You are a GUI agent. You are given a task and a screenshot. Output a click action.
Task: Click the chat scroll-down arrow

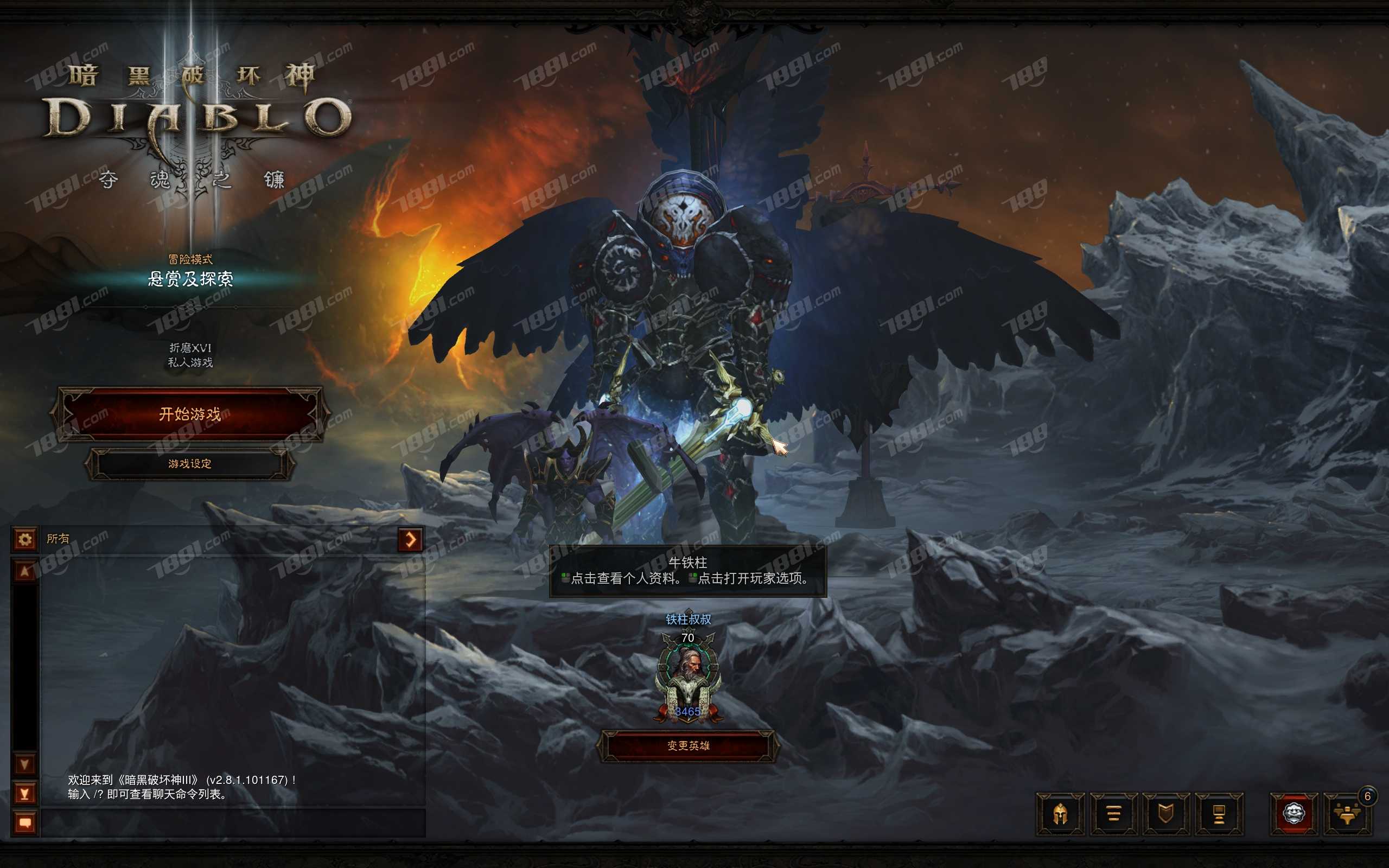[x=26, y=764]
